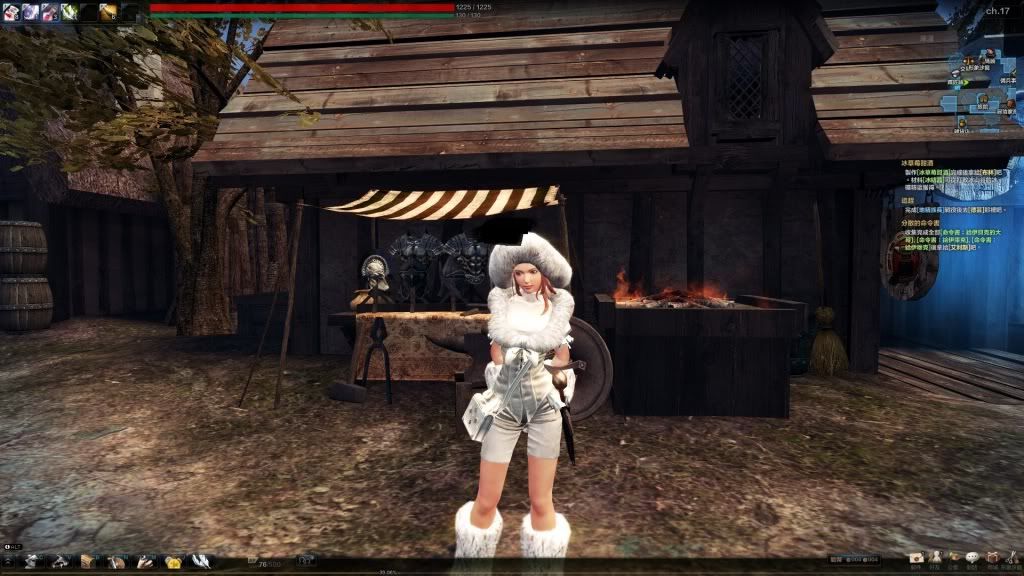The height and width of the screenshot is (576, 1024).
Task: Use the white feathers quickslot item
Action: tap(200, 561)
